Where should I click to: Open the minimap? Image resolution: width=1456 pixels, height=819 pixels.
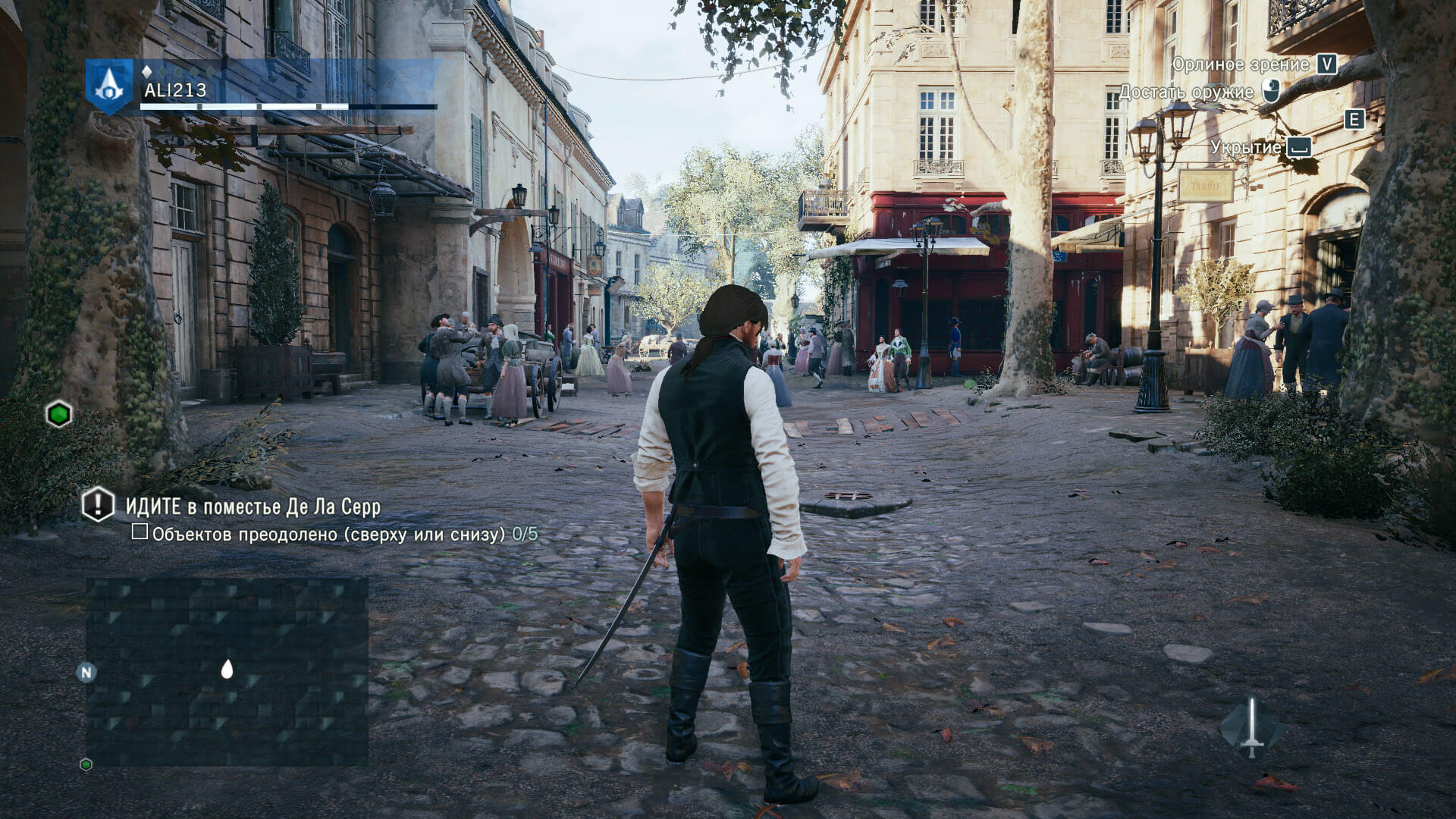(227, 670)
